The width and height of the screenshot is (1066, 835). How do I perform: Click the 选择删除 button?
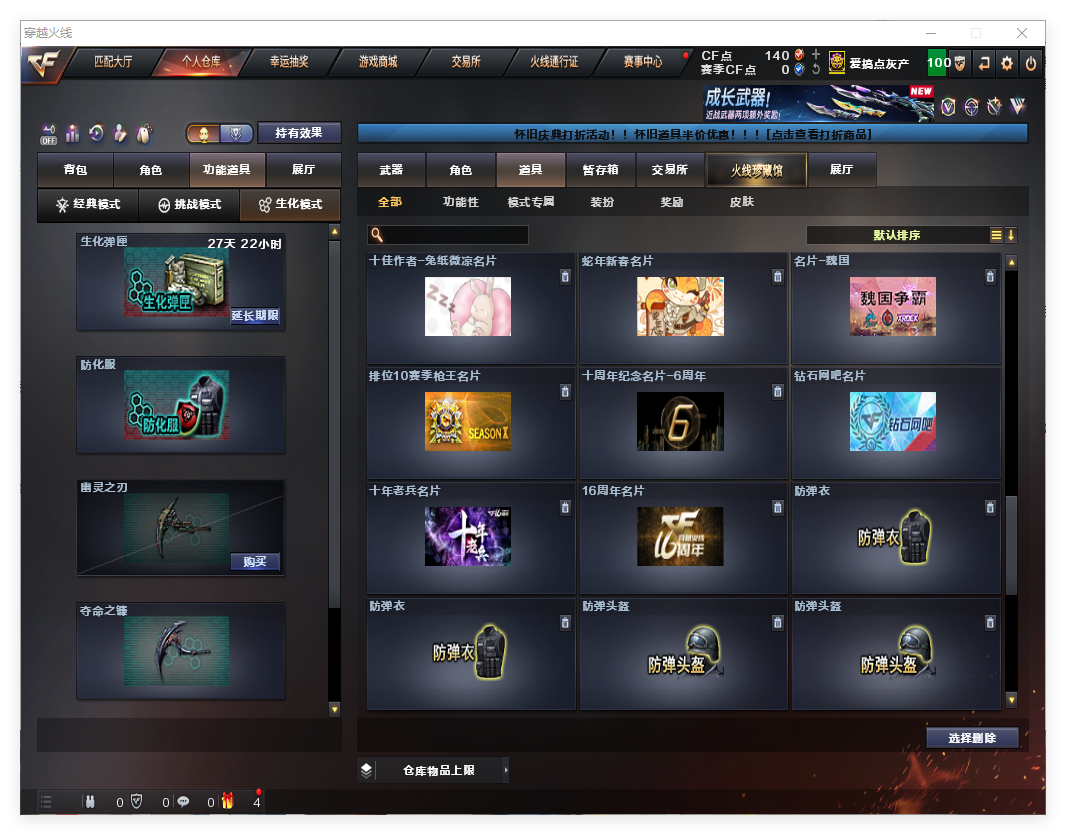(972, 738)
